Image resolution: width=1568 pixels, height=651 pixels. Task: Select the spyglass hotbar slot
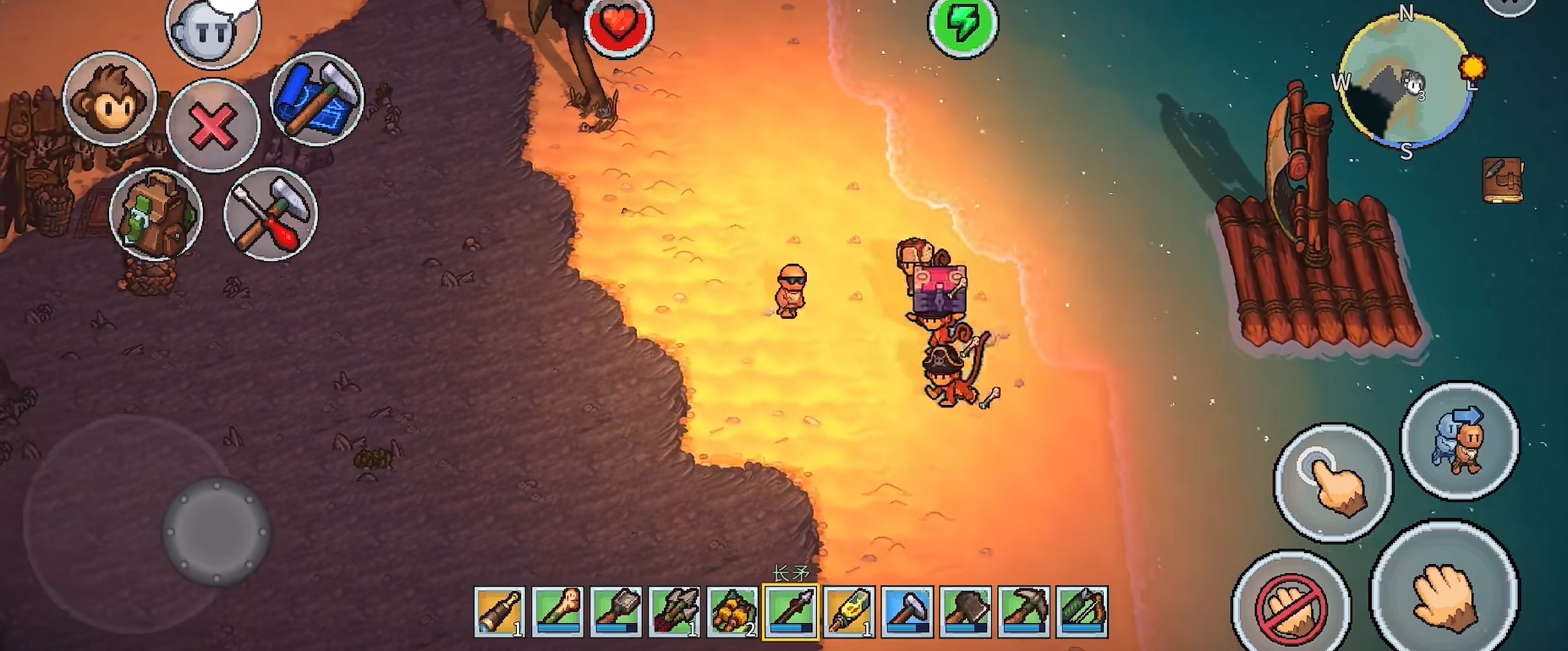coord(500,611)
